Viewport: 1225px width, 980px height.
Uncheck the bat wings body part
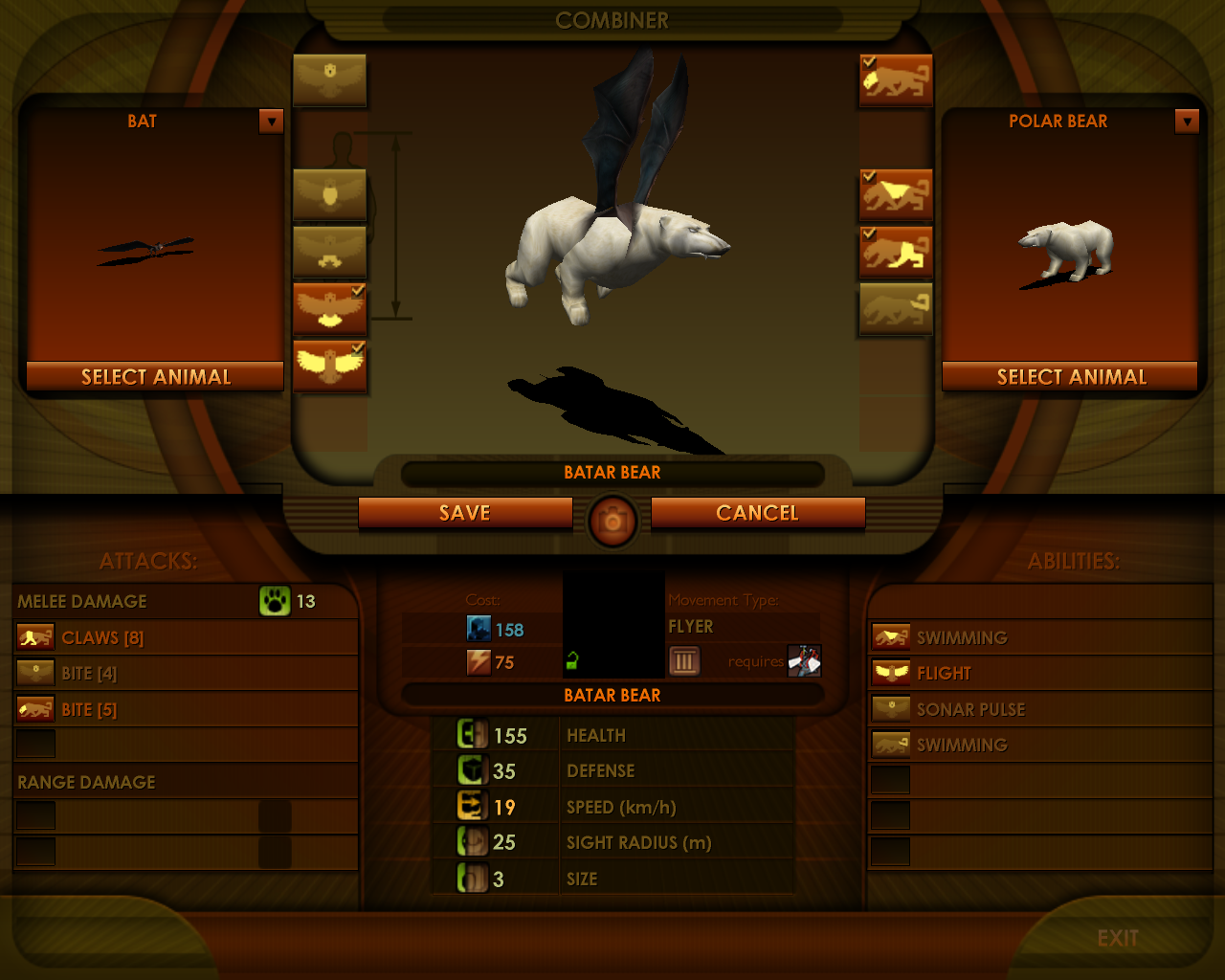(x=329, y=366)
